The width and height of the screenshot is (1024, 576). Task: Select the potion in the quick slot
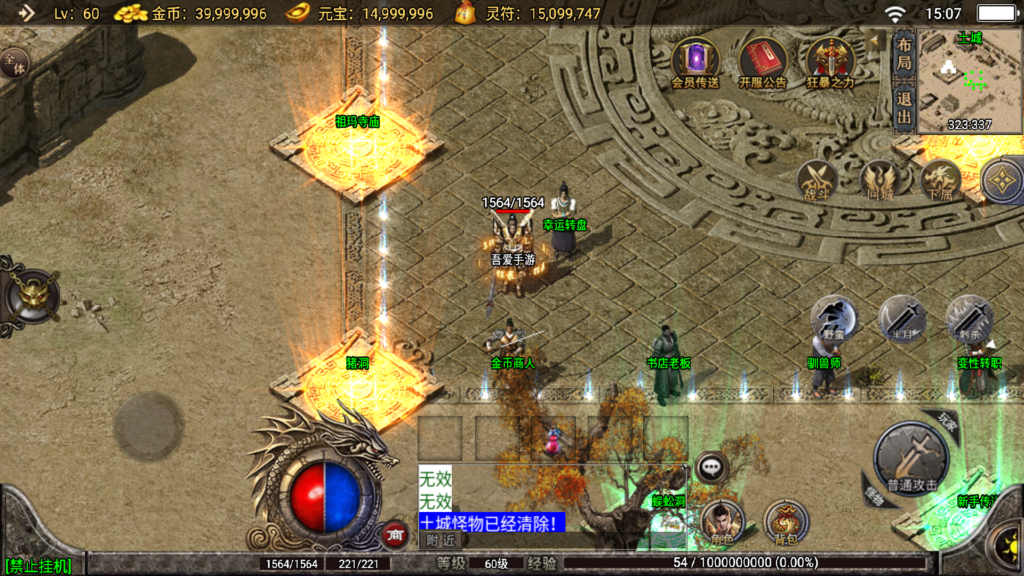click(552, 440)
